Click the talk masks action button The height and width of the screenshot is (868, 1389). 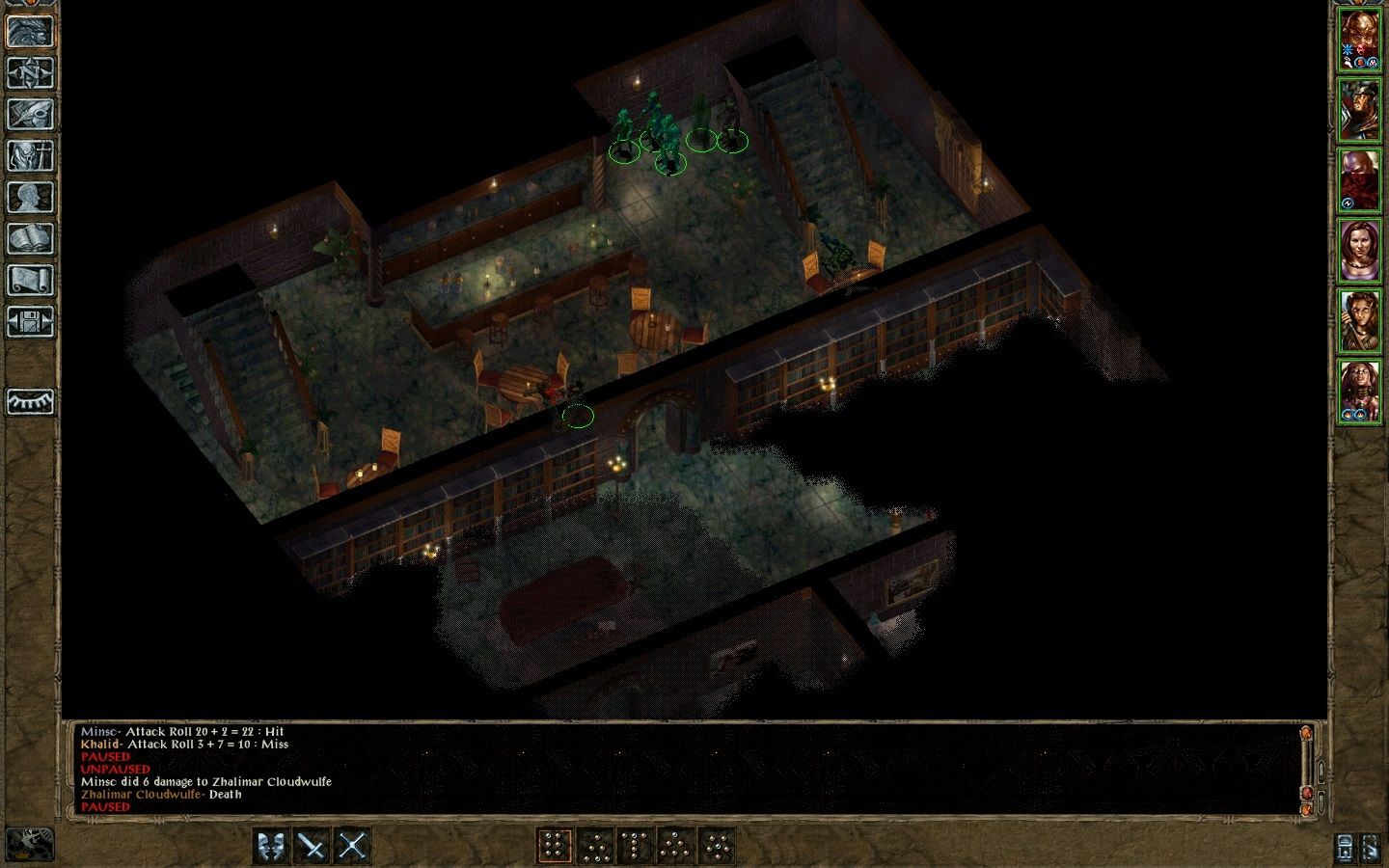click(x=272, y=847)
